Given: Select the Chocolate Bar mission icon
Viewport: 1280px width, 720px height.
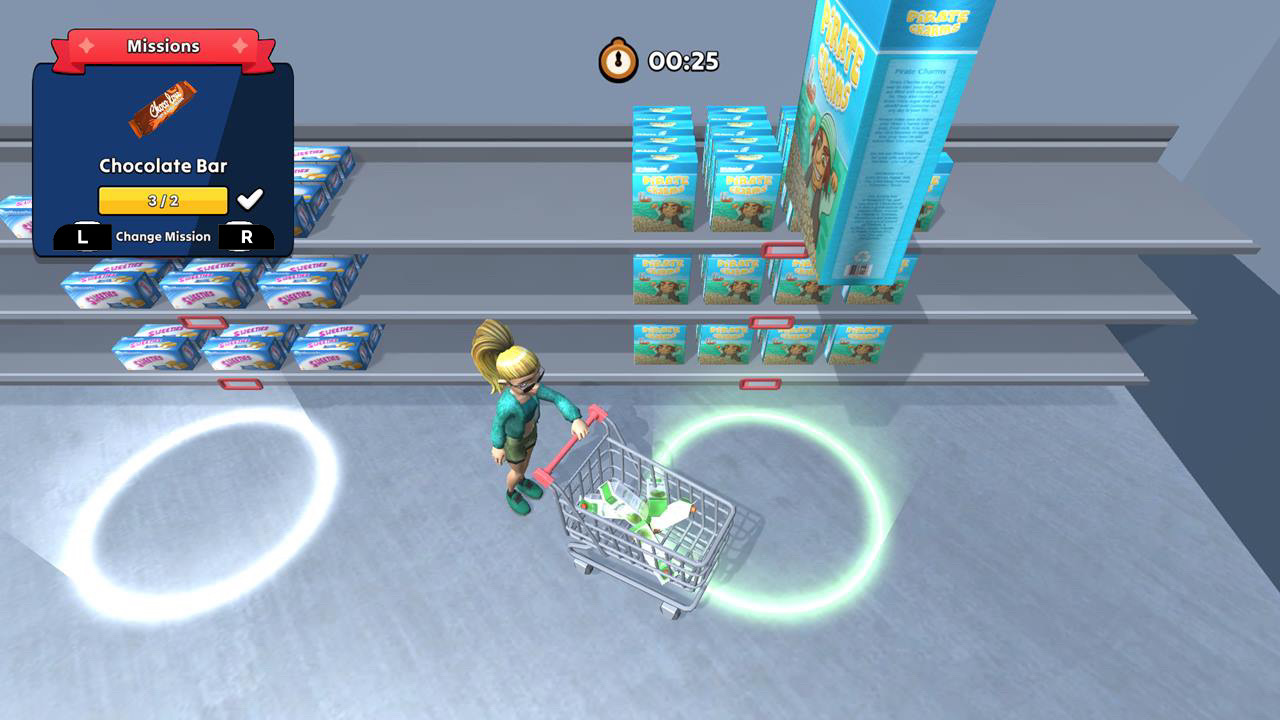Looking at the screenshot, I should point(163,110).
